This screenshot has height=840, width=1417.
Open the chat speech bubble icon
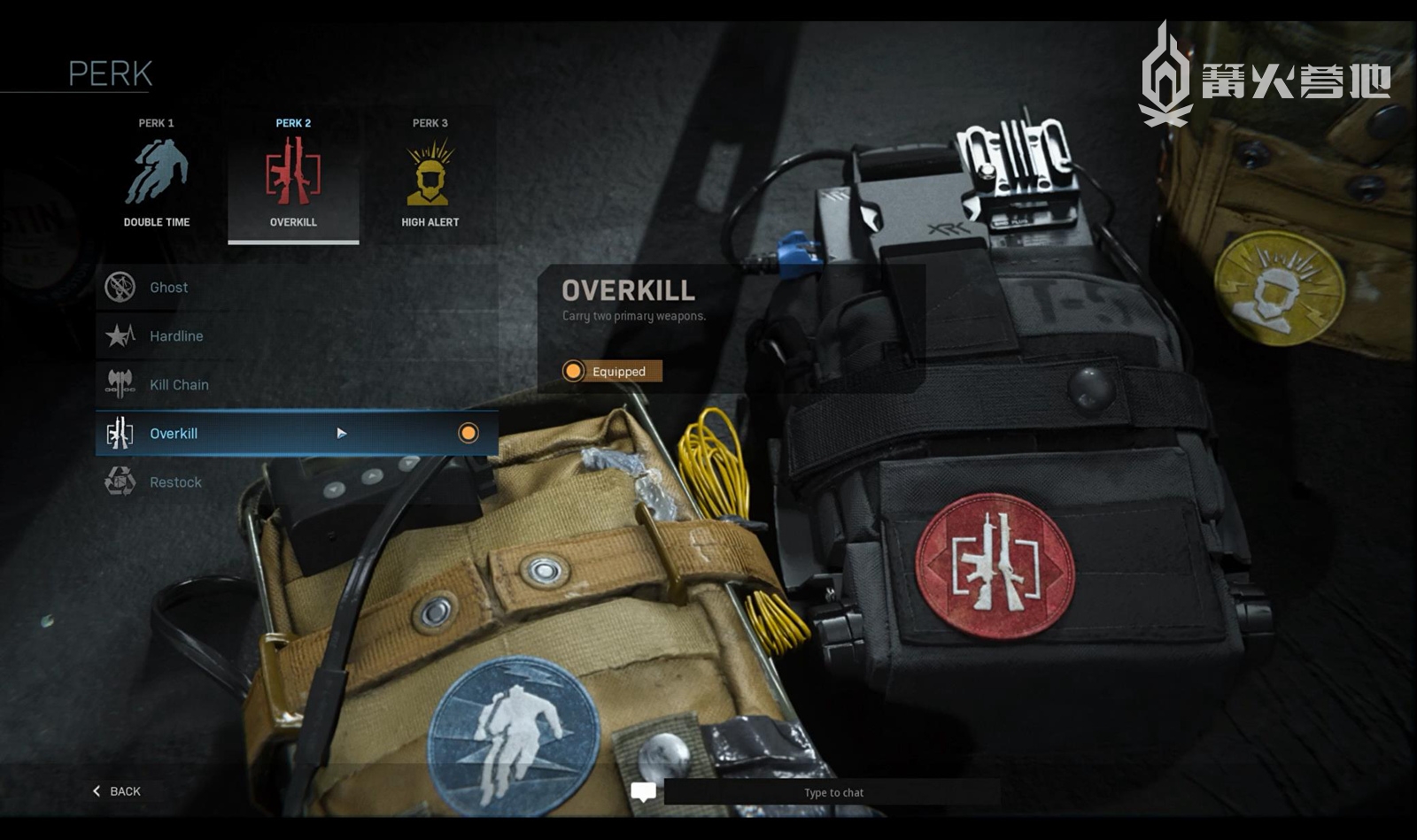pyautogui.click(x=644, y=791)
